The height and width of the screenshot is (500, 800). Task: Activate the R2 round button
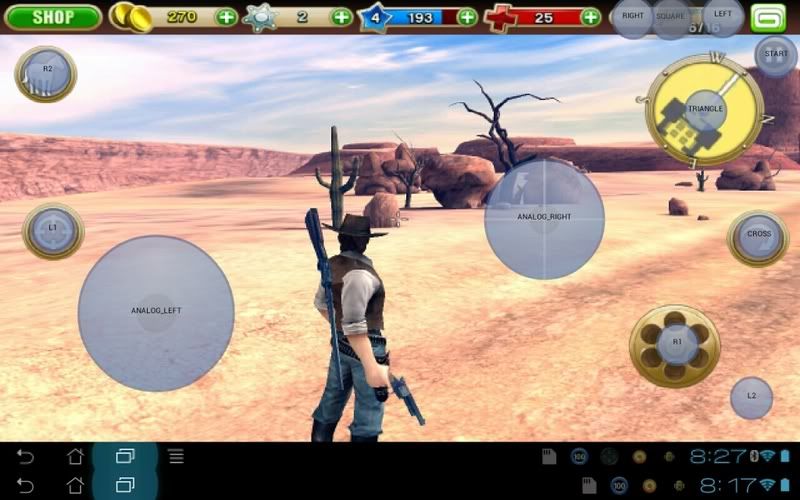point(46,72)
